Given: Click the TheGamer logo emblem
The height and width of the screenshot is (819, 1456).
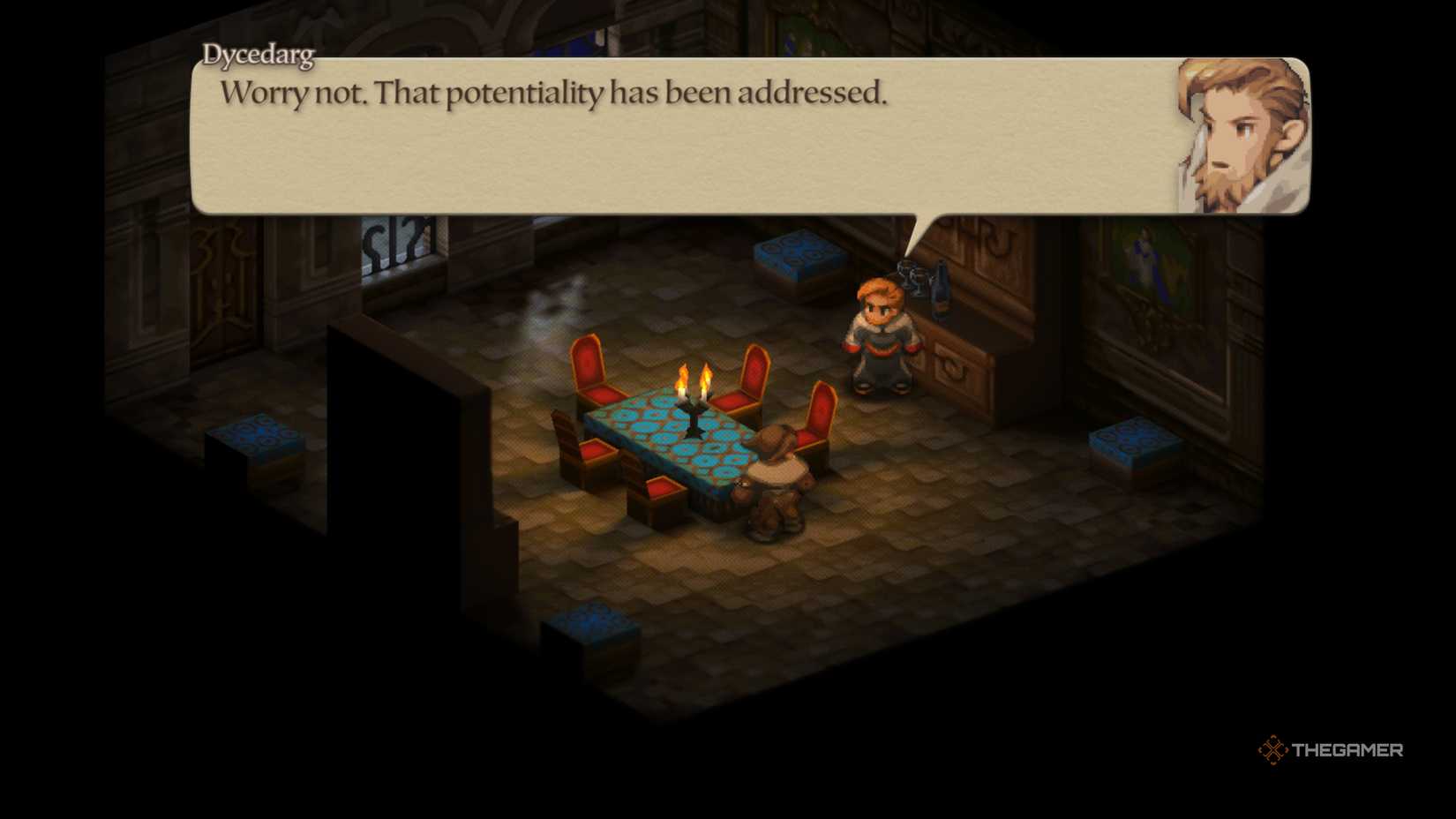Looking at the screenshot, I should pos(1273,750).
